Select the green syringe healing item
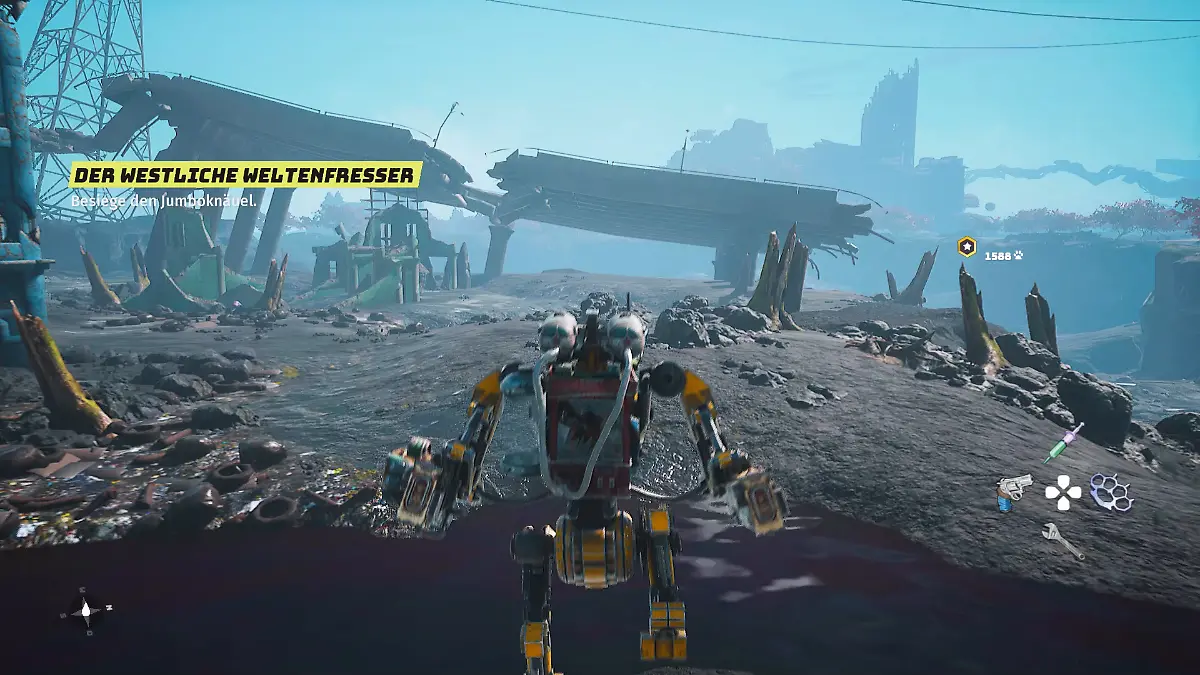Screen dimensions: 1200x675 point(1063,442)
